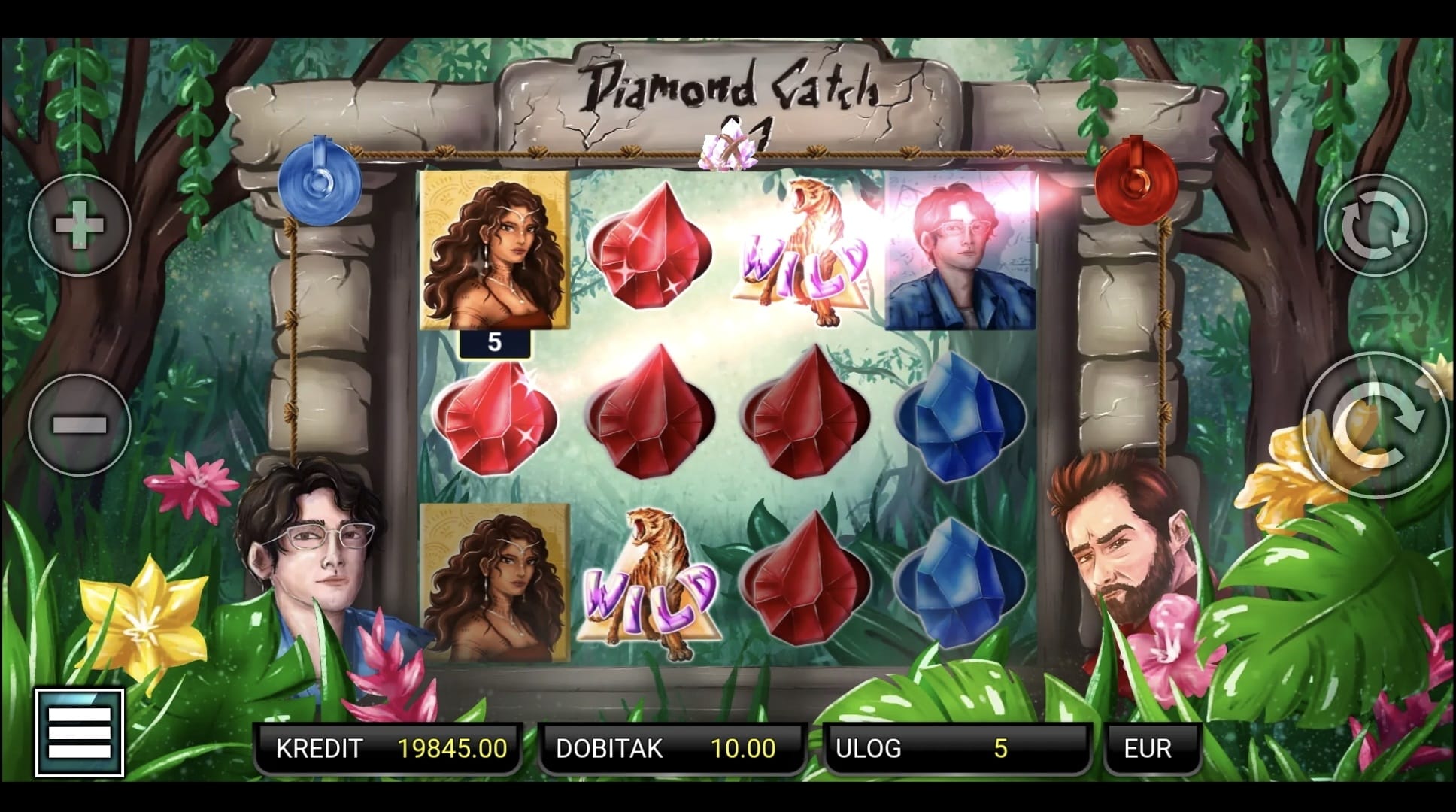Screen dimensions: 1456x812
Task: Activate the autoplay double-arrow button
Action: point(1375,225)
